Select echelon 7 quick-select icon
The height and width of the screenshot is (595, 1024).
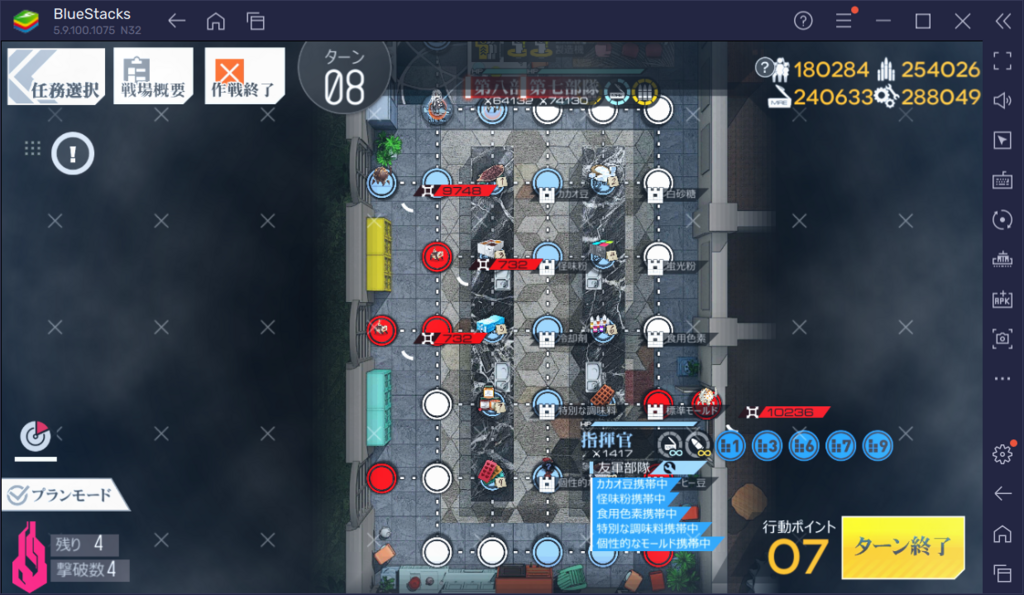pyautogui.click(x=841, y=446)
